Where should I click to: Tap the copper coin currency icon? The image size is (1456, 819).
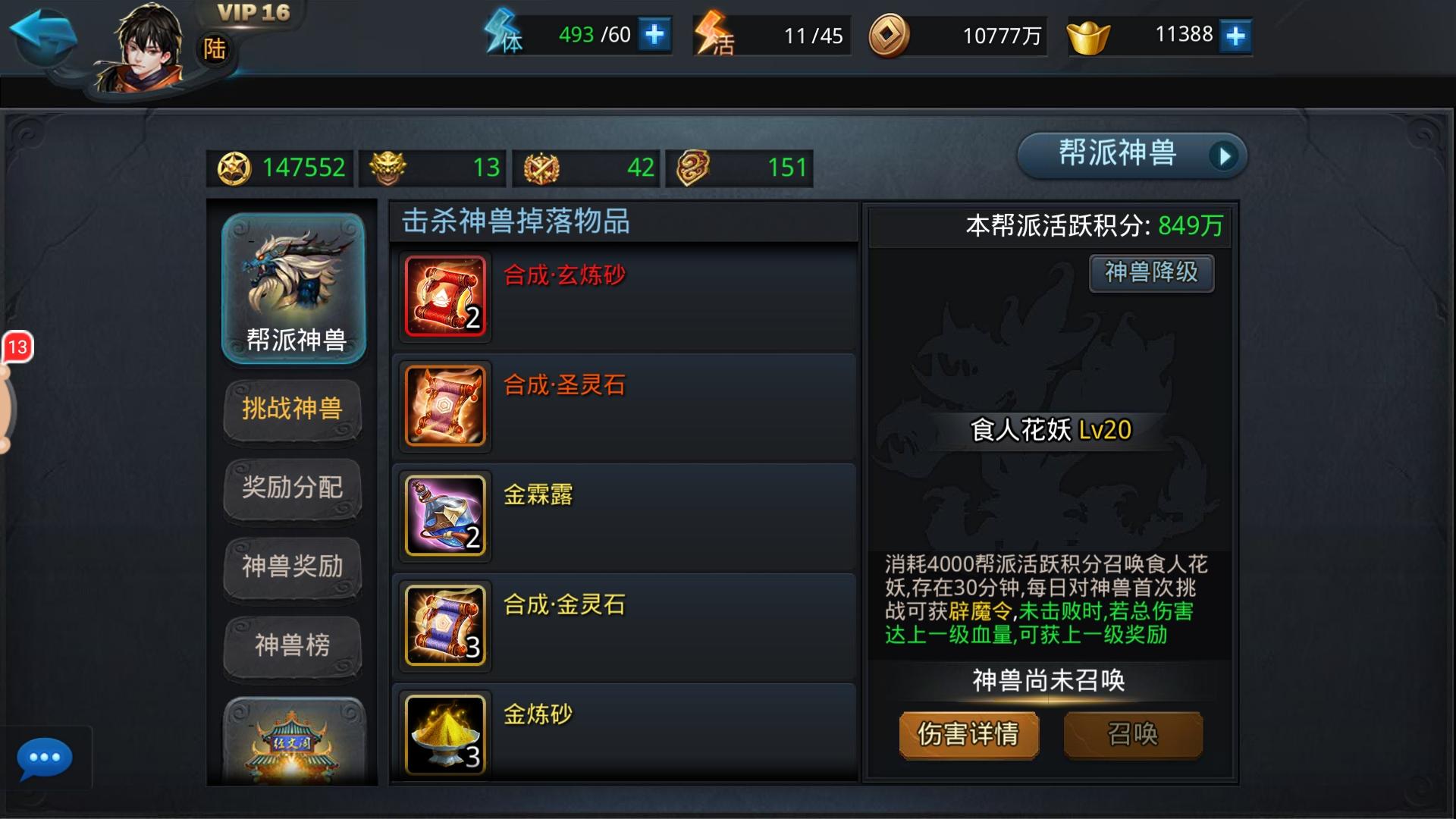coord(886,34)
